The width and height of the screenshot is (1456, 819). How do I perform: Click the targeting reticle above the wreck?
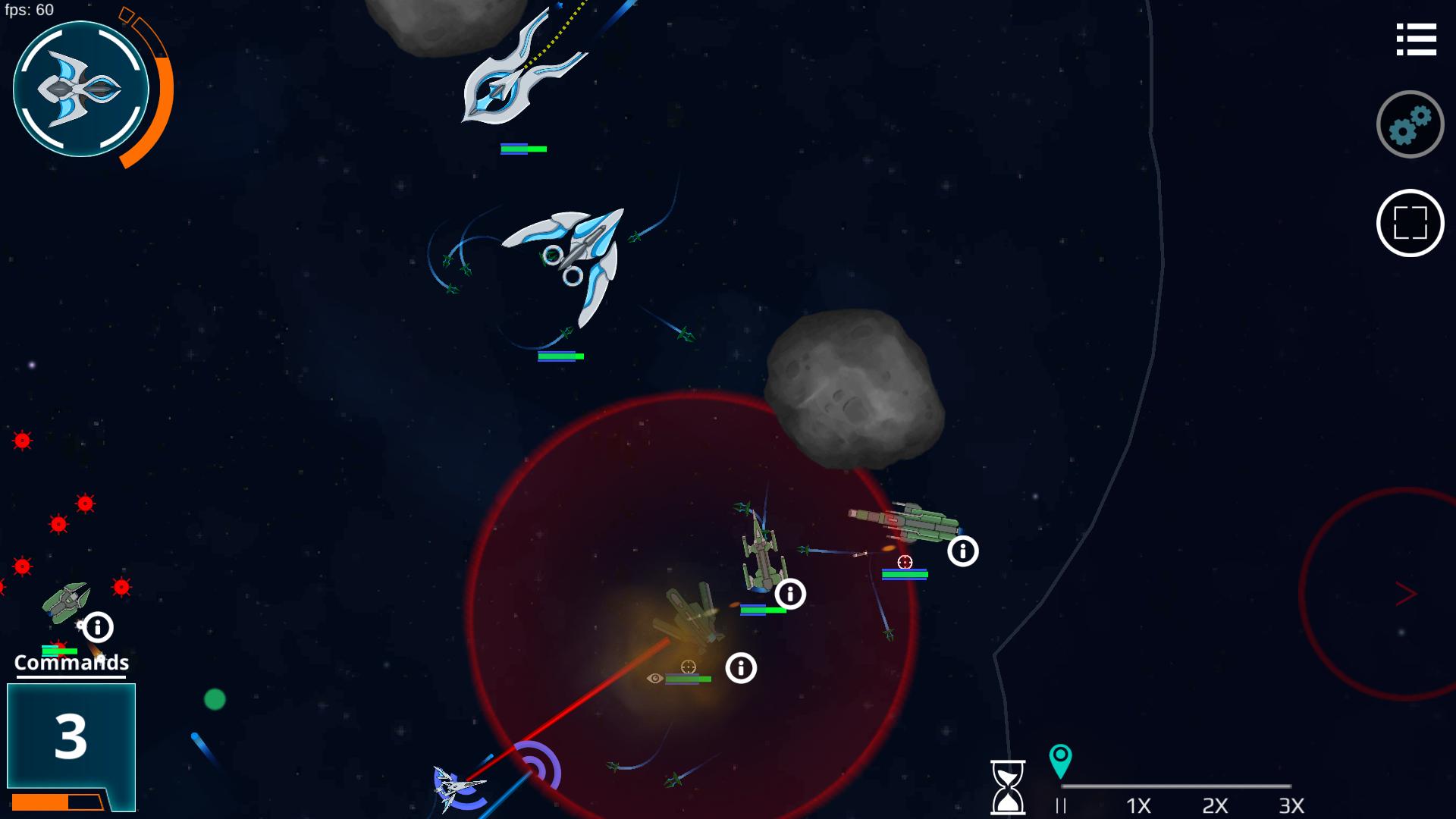(x=686, y=667)
